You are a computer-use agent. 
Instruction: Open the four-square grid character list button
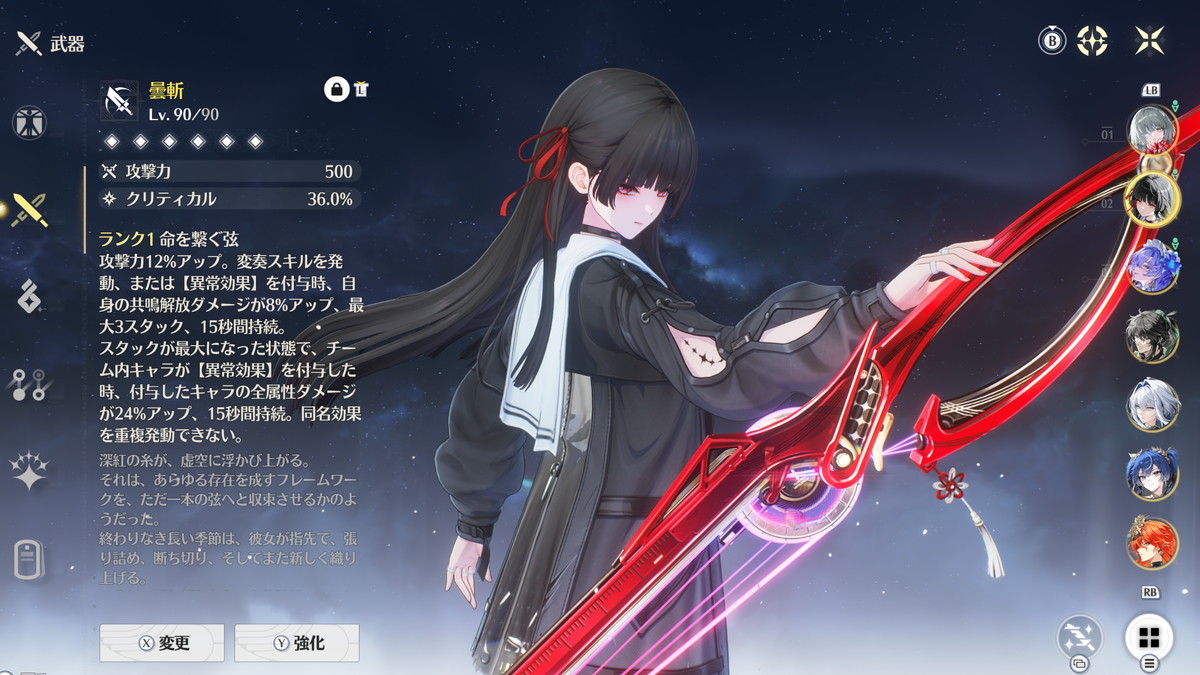coord(1149,638)
